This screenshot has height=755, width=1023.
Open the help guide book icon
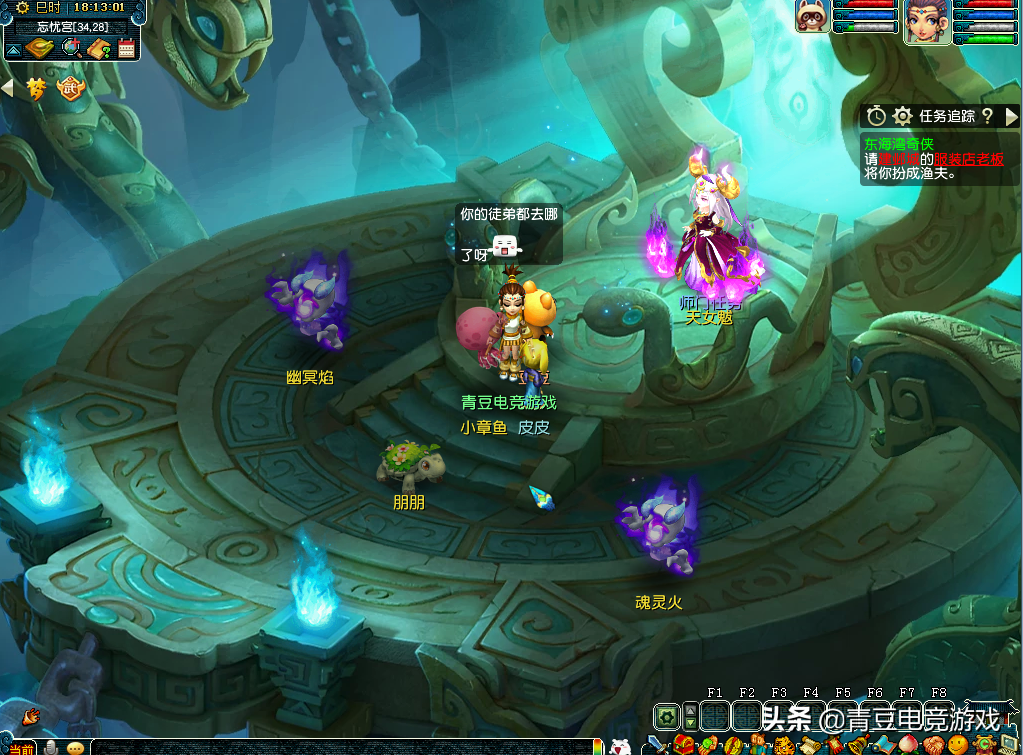coord(98,48)
